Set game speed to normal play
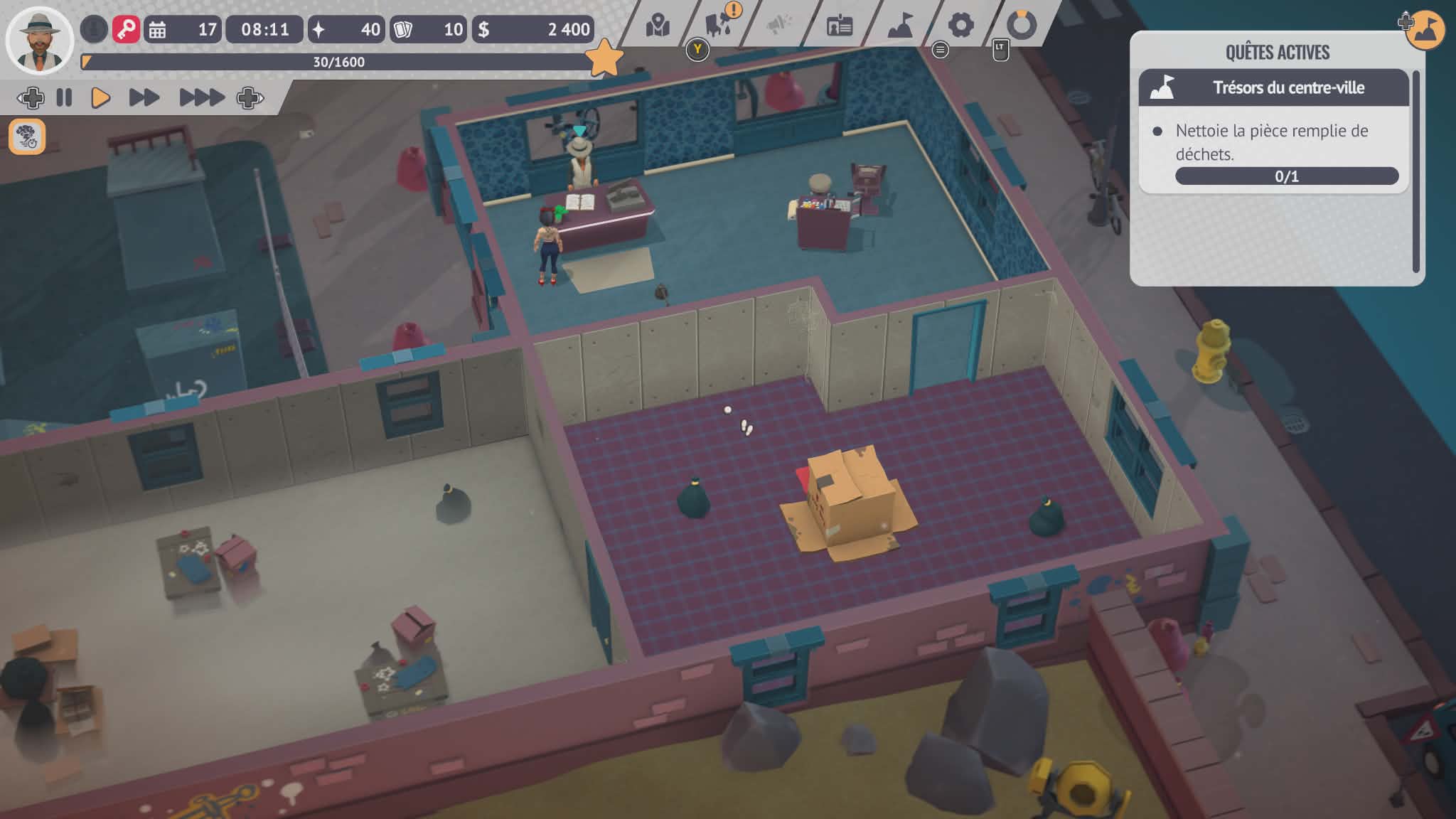 100,97
